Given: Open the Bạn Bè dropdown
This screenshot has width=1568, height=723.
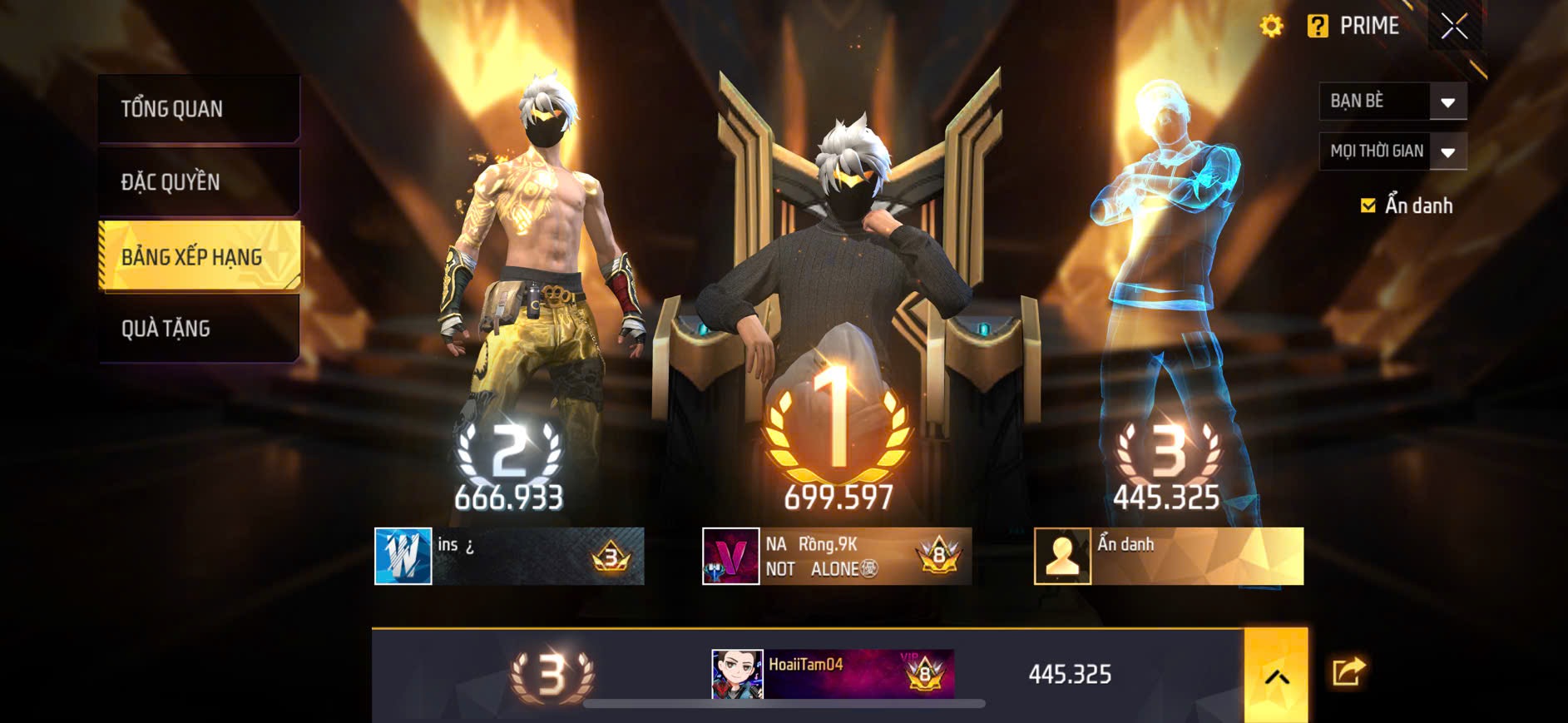Looking at the screenshot, I should coord(1391,101).
